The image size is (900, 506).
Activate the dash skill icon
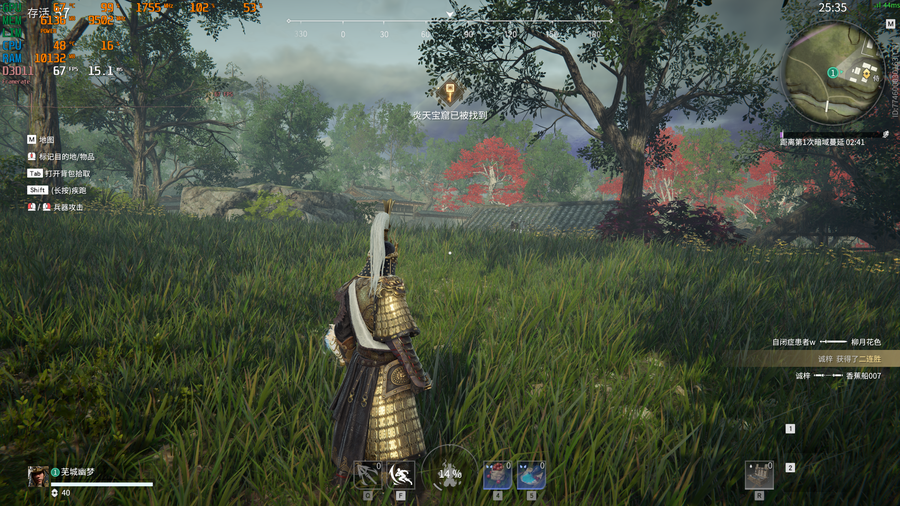pos(402,475)
